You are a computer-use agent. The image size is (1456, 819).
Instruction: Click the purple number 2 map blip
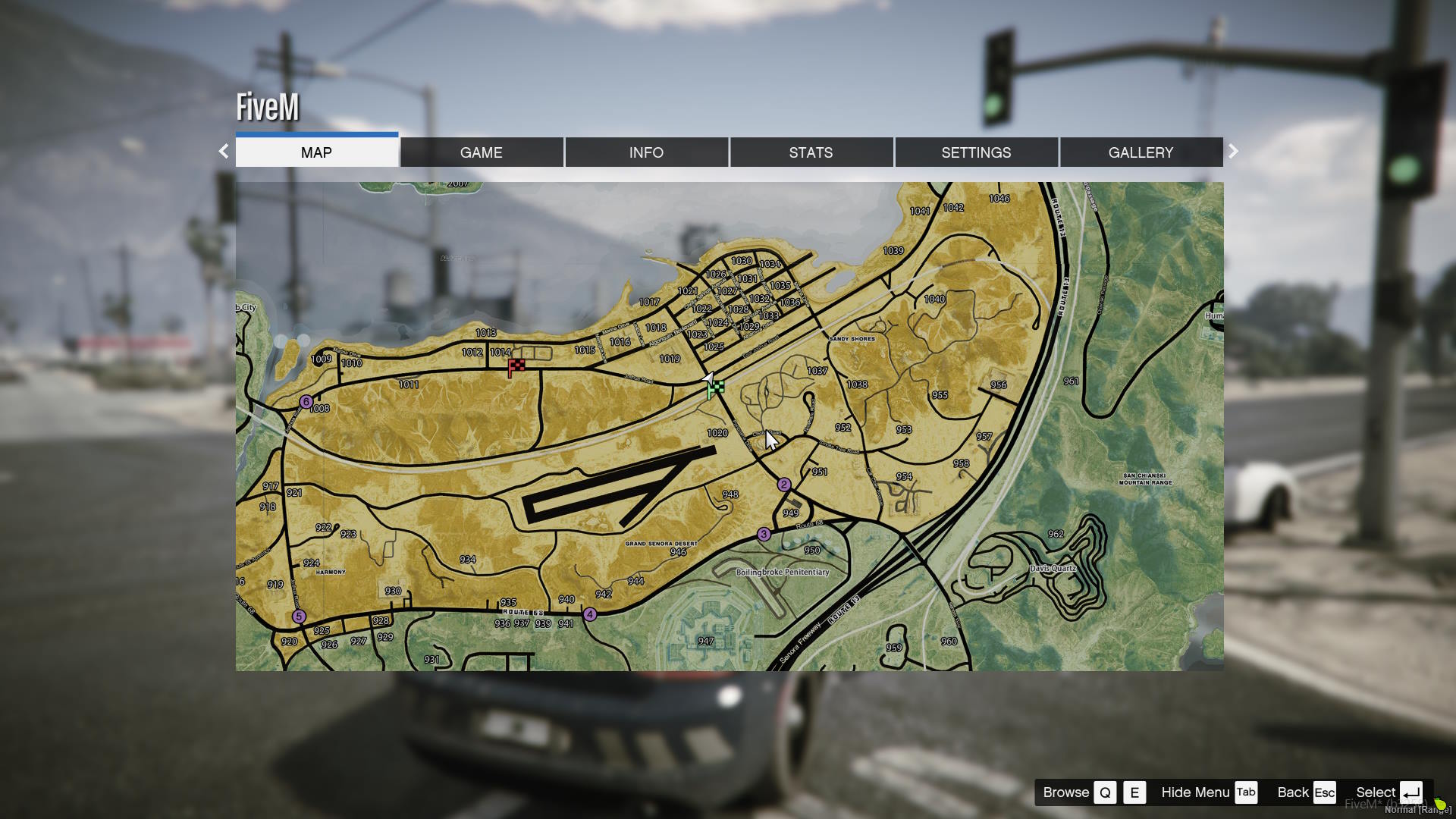tap(784, 485)
